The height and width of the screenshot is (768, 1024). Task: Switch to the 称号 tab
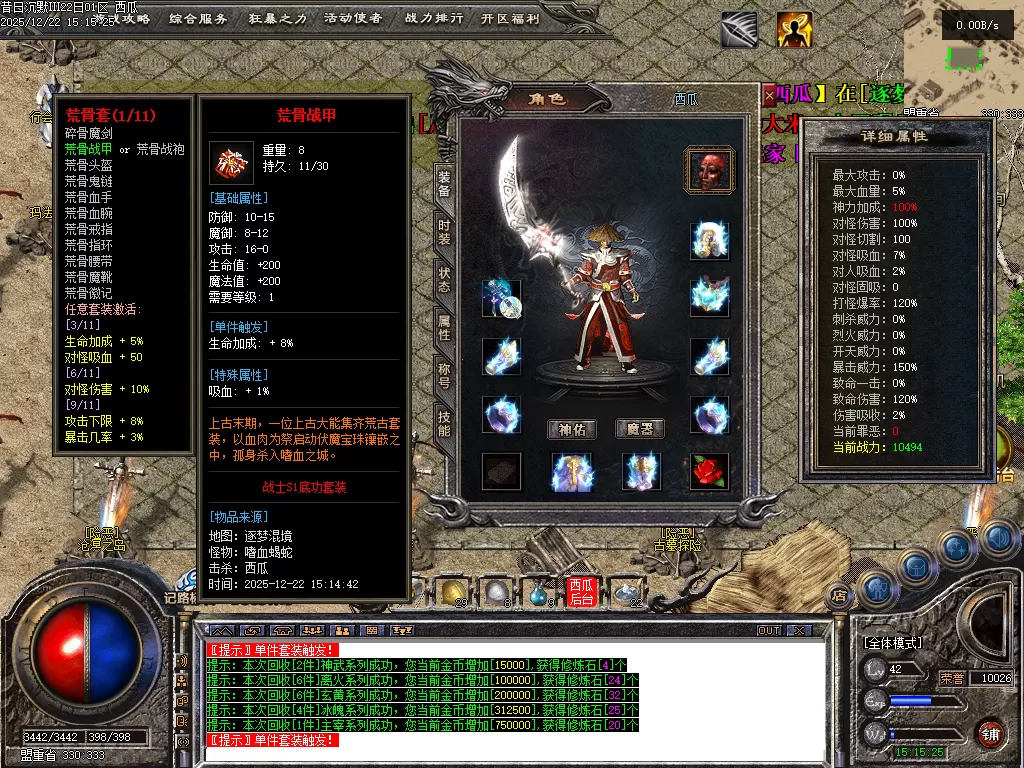click(x=444, y=375)
